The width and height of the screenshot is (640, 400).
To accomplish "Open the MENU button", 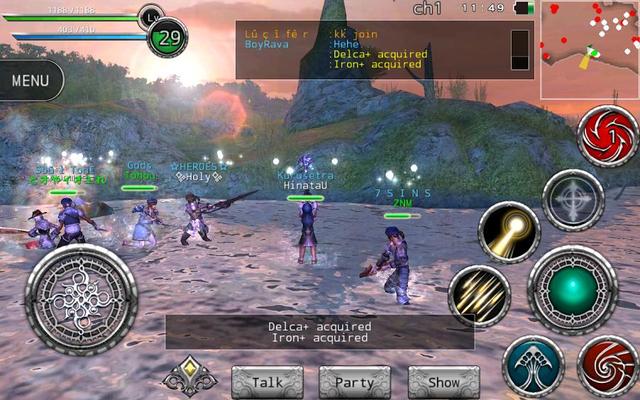I will (31, 80).
